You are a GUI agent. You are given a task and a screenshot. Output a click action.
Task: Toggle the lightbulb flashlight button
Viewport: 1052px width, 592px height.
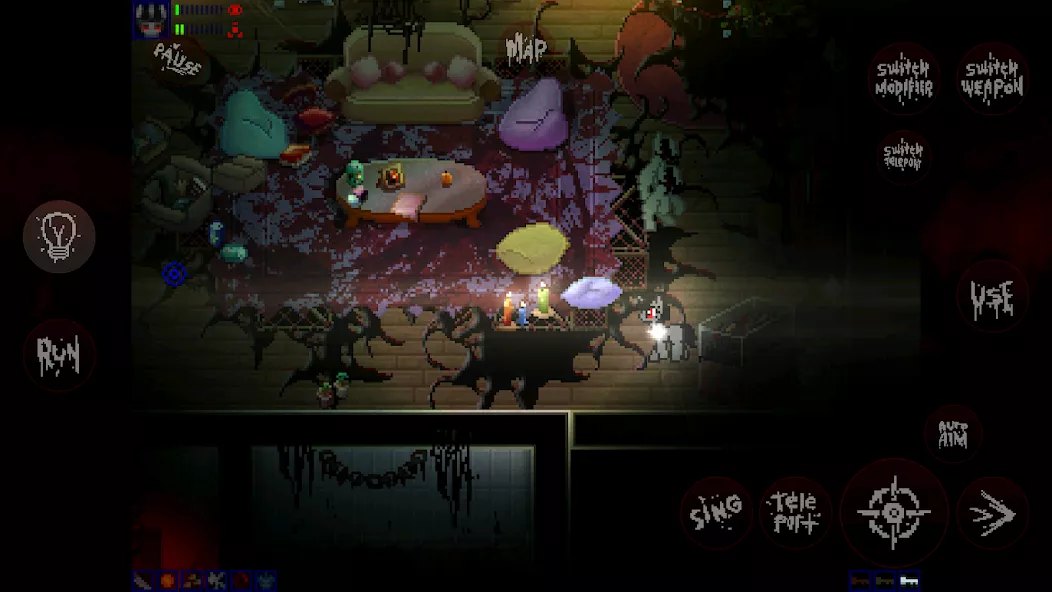tap(59, 237)
